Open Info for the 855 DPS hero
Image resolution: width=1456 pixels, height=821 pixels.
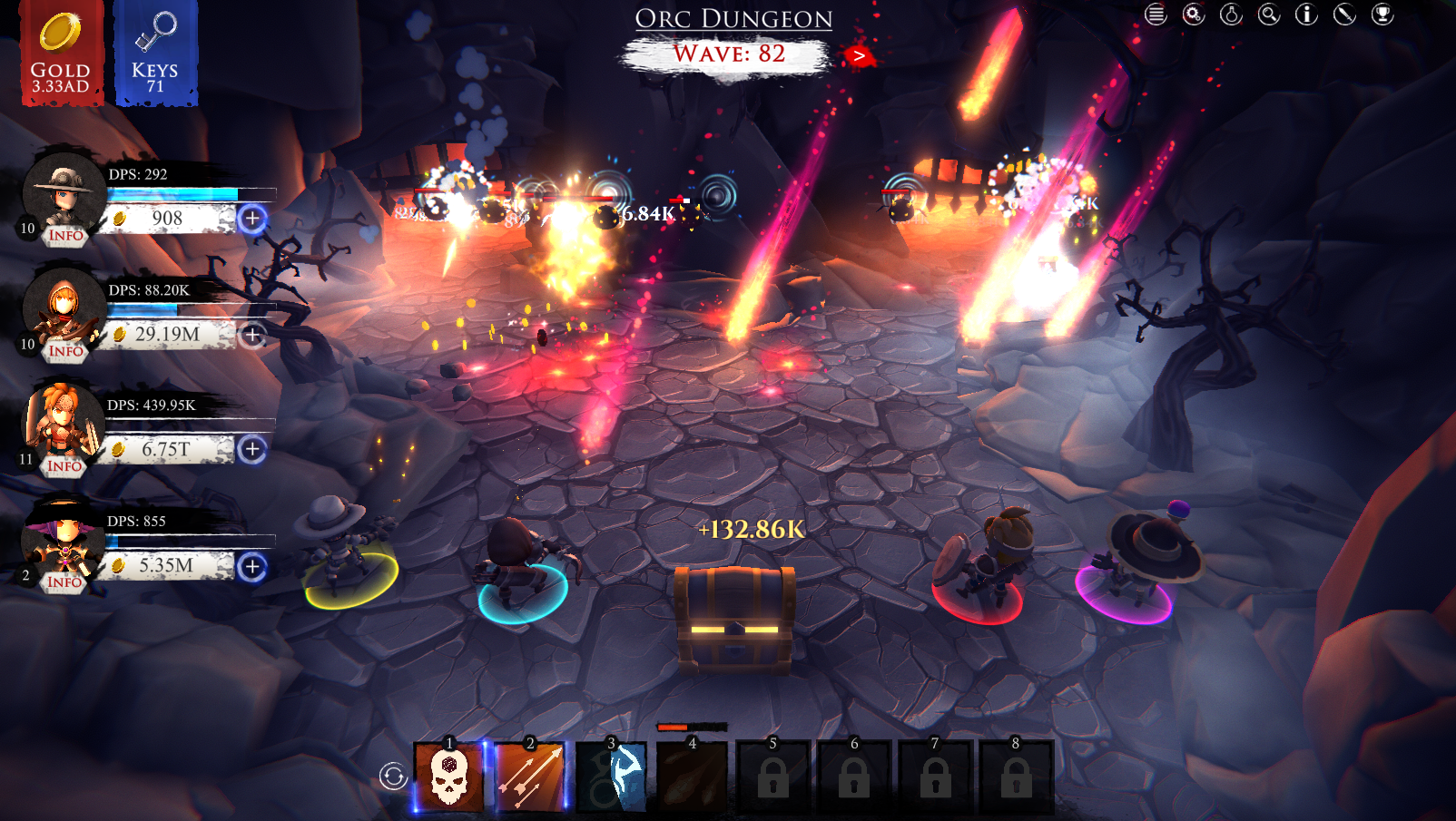pyautogui.click(x=64, y=582)
